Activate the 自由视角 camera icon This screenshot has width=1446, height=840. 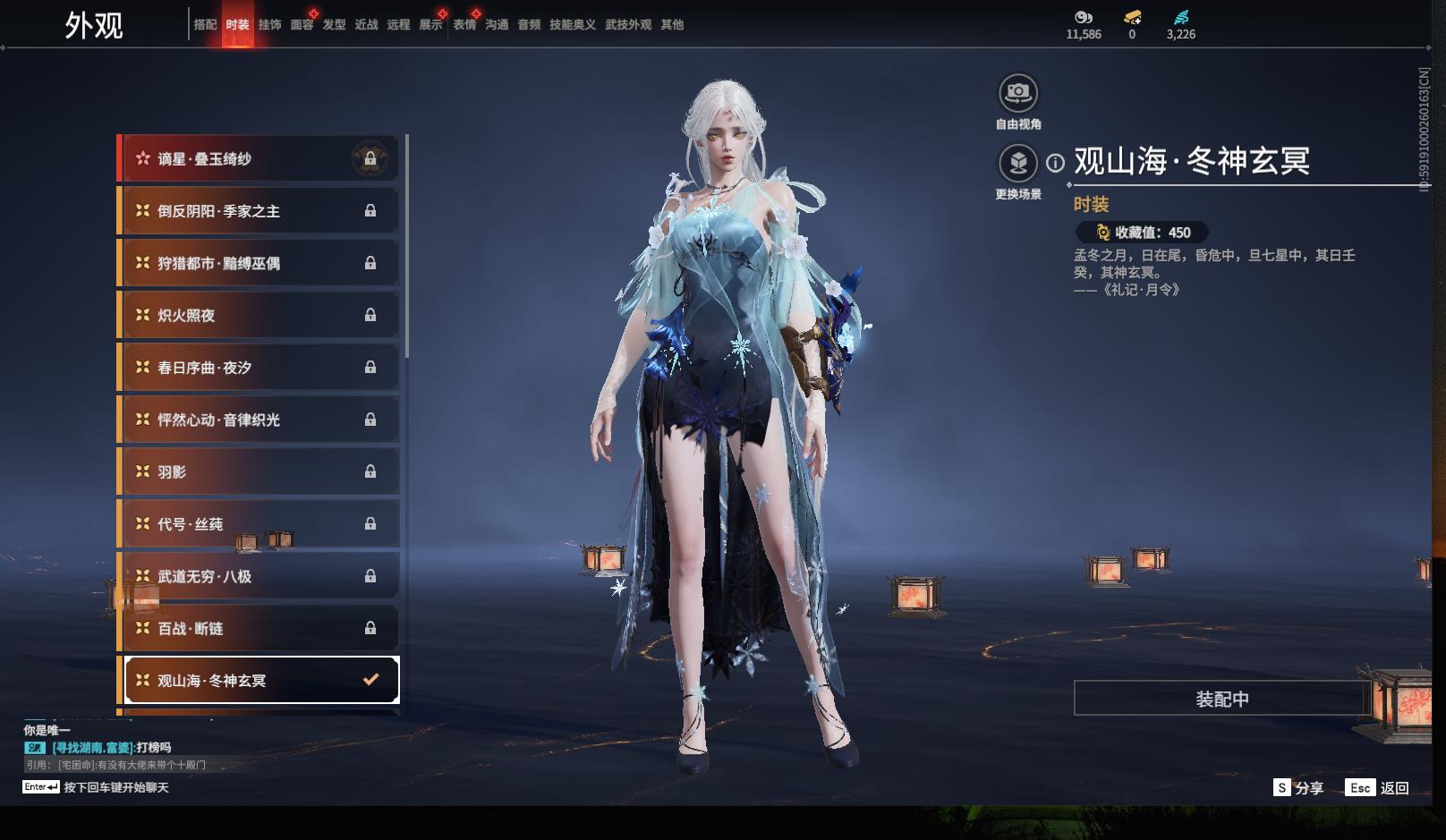click(1018, 93)
